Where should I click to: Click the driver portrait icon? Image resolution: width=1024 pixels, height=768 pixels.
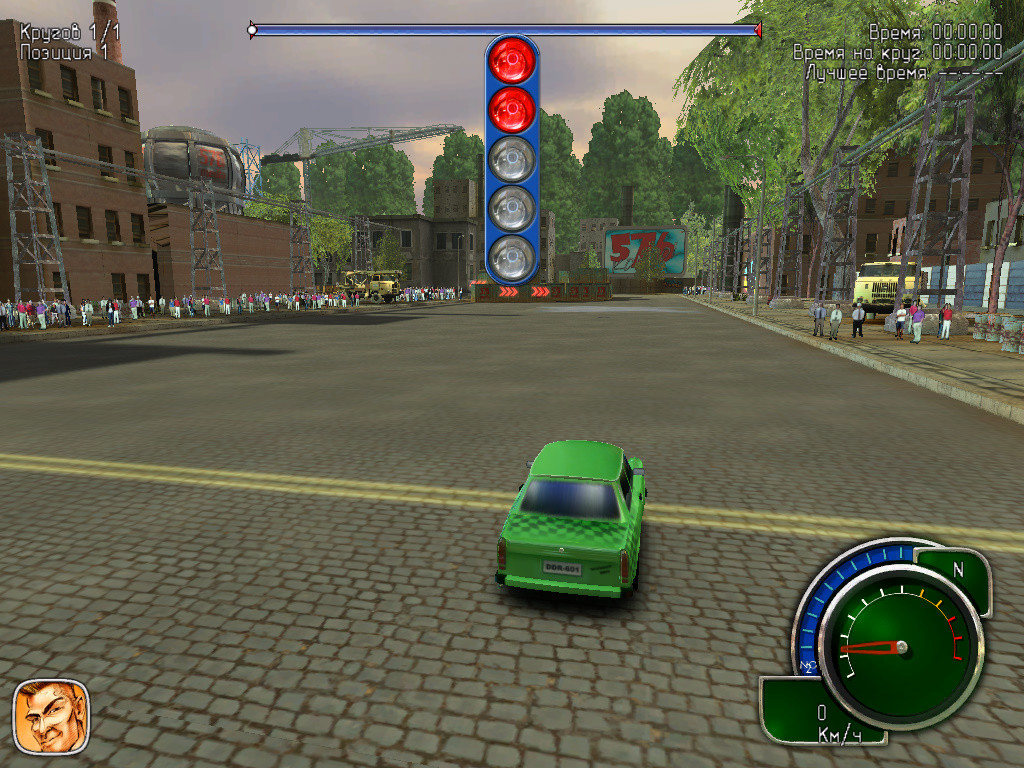51,716
